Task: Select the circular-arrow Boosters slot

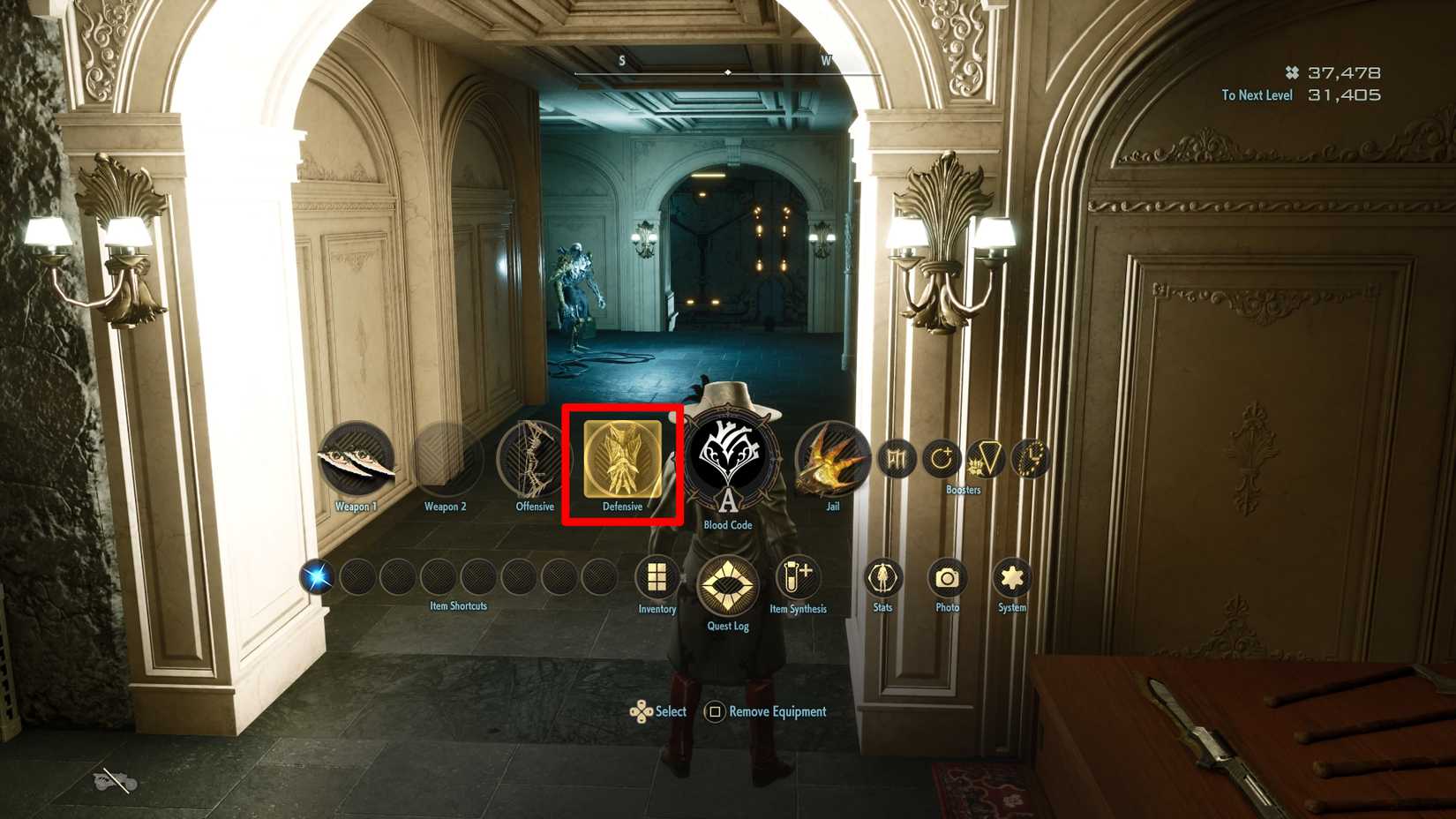Action: (x=940, y=458)
